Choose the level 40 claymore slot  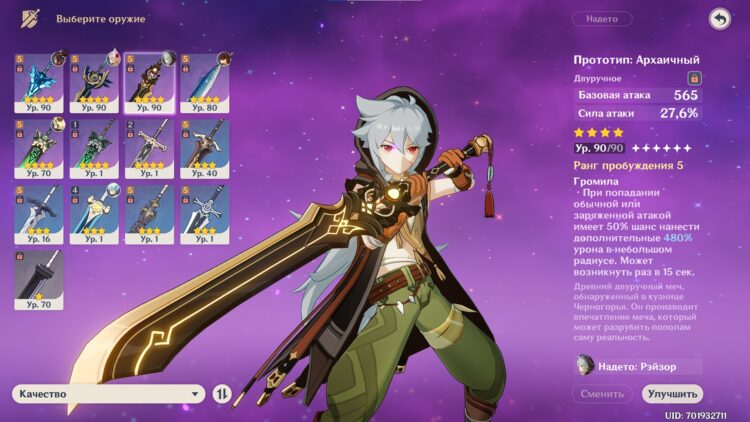(204, 148)
